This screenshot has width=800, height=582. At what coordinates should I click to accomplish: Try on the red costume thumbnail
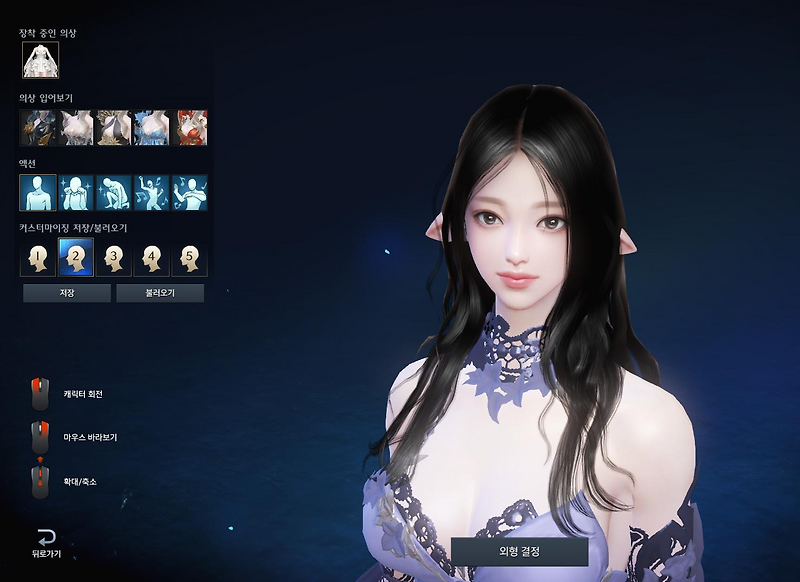[x=190, y=128]
